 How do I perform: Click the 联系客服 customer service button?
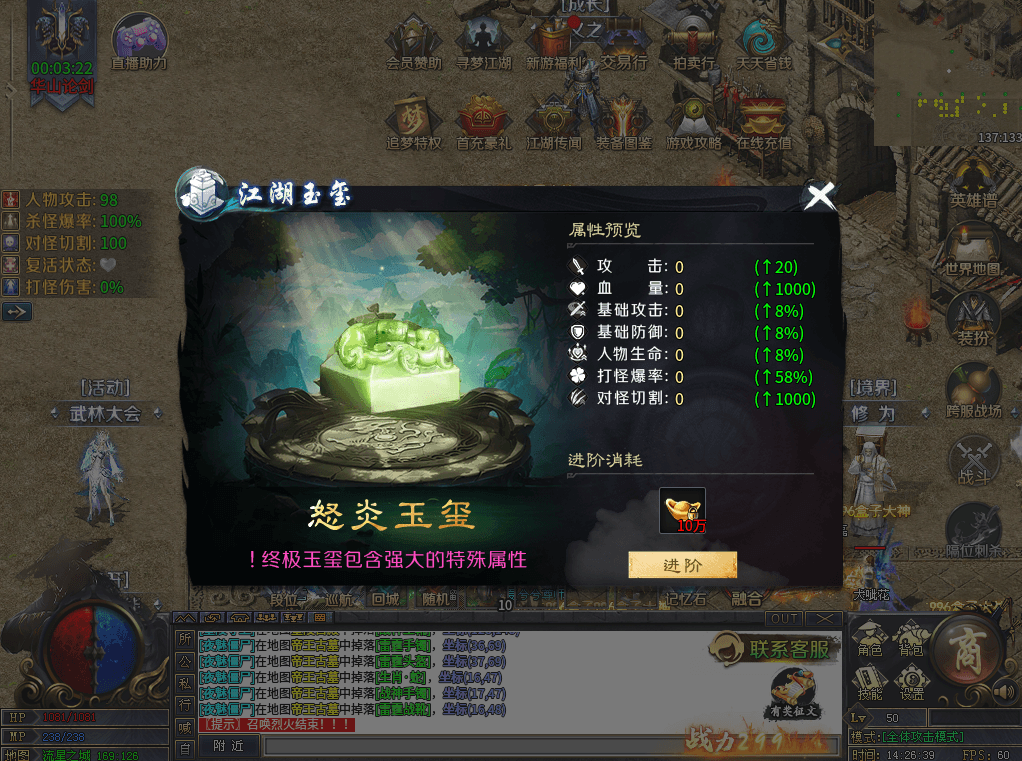[x=773, y=649]
